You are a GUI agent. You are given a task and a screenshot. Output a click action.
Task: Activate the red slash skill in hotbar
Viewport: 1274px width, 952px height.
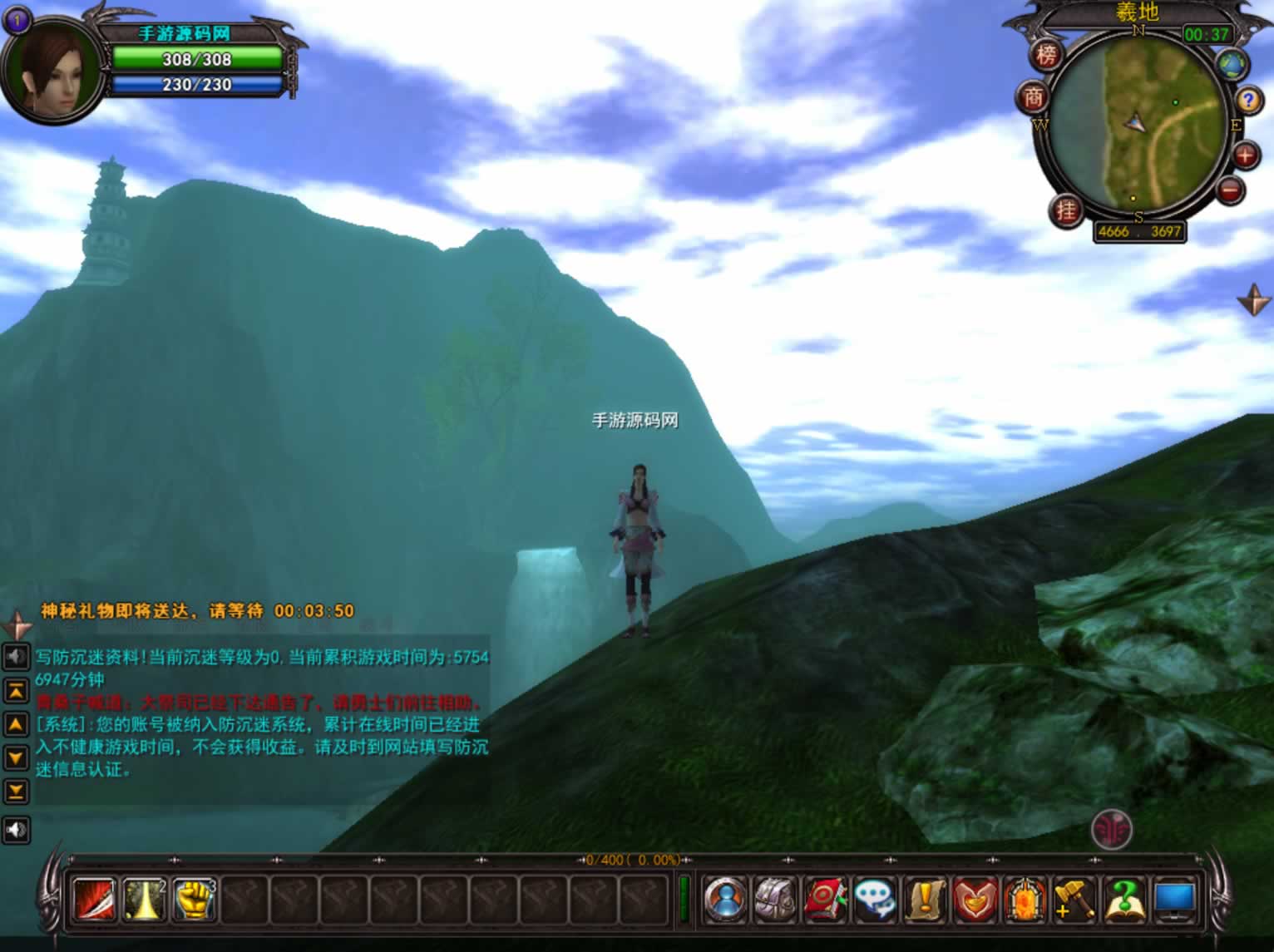(x=94, y=900)
